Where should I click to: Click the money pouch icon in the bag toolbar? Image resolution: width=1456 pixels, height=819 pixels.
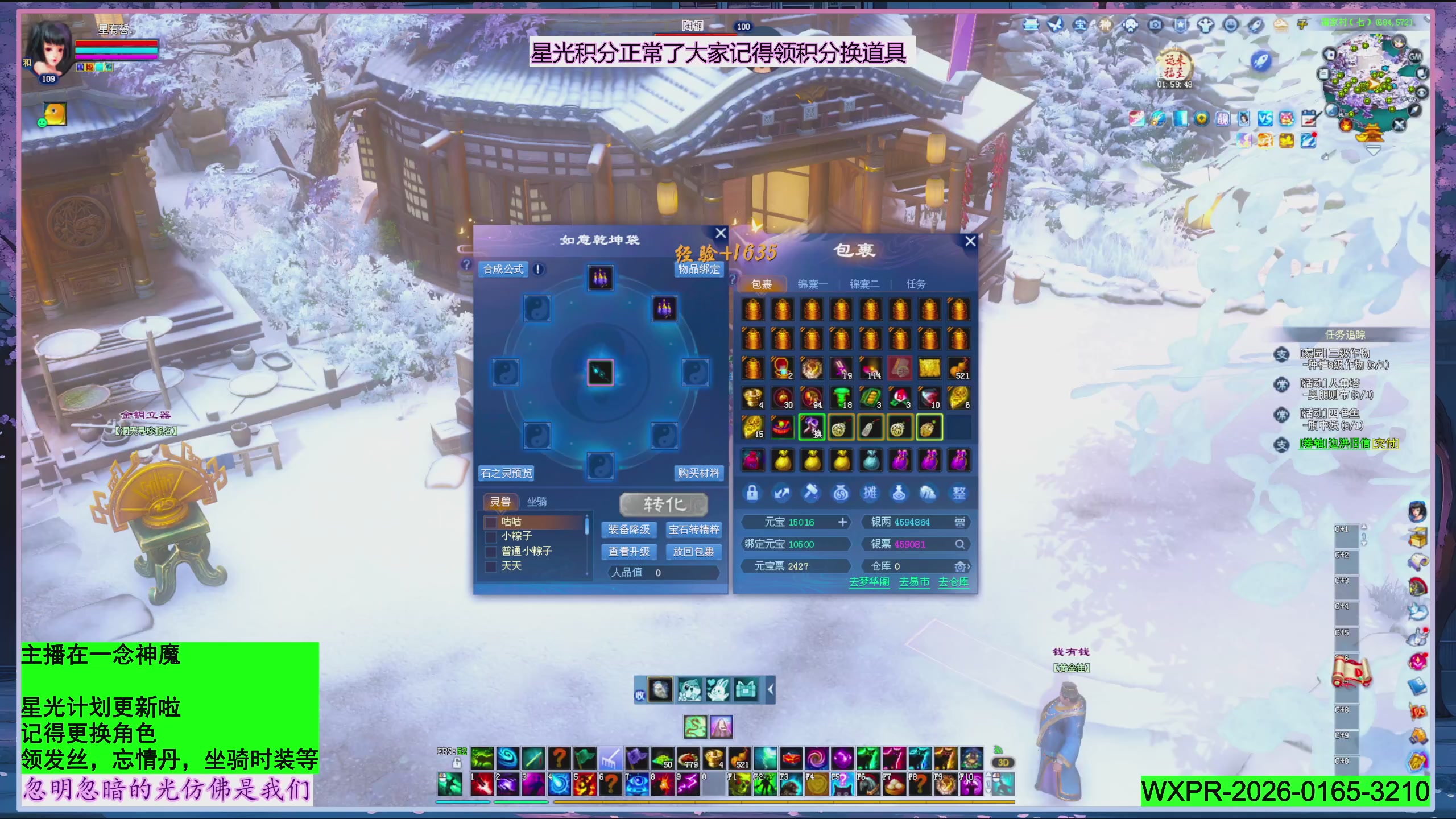(841, 493)
